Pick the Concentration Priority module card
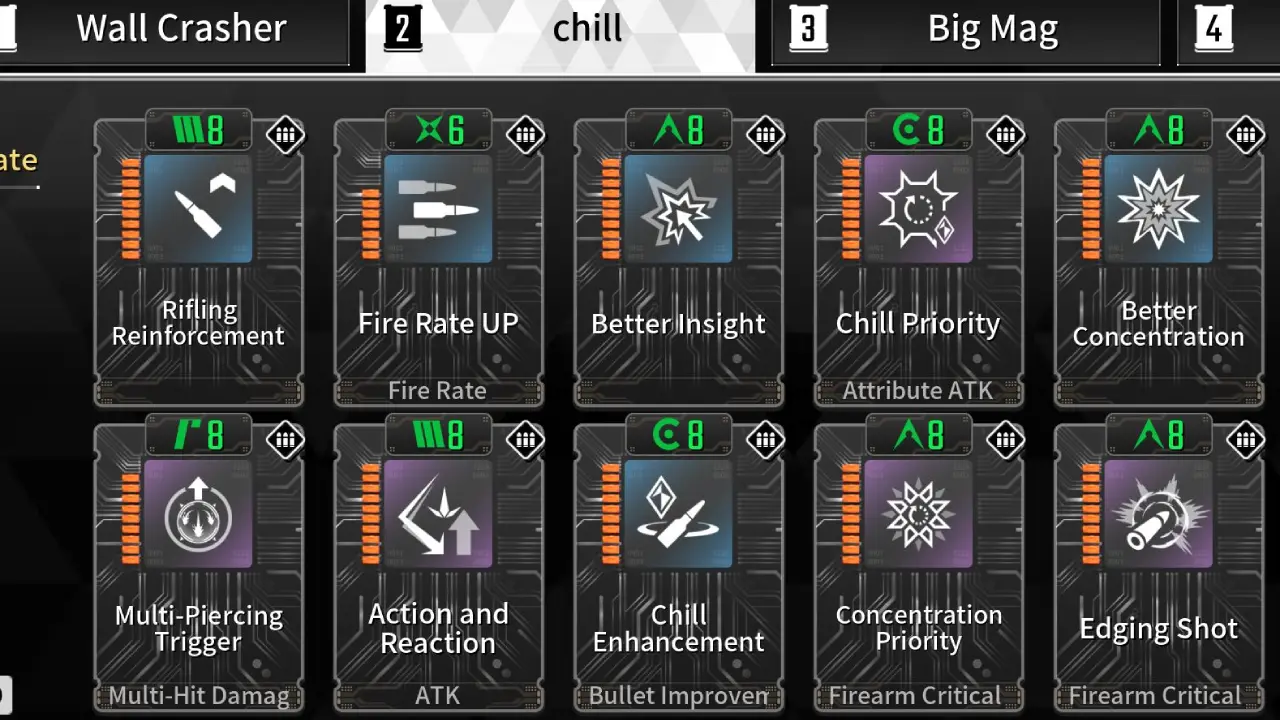This screenshot has height=720, width=1280. click(918, 565)
